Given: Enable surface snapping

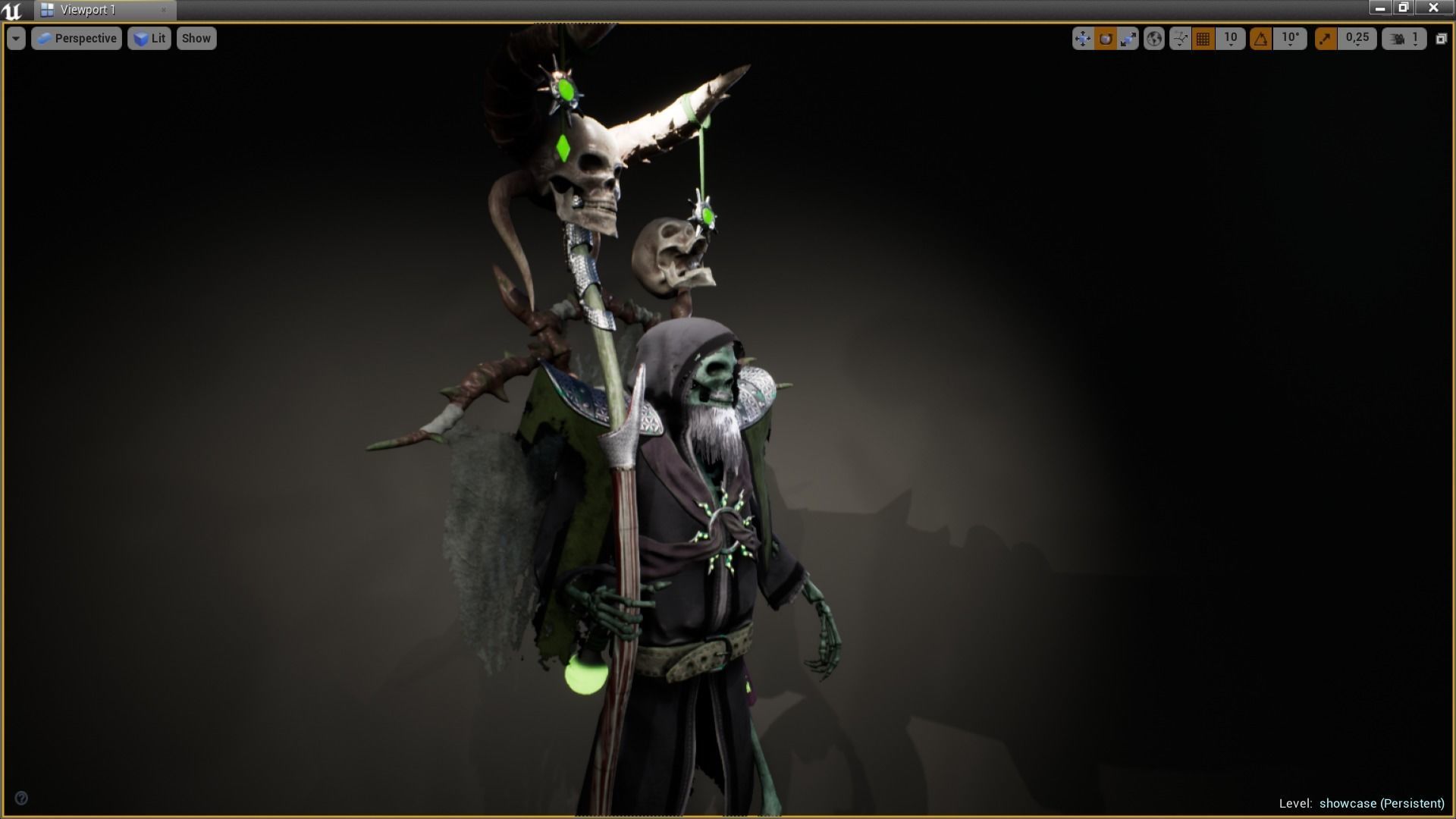Looking at the screenshot, I should click(1179, 38).
